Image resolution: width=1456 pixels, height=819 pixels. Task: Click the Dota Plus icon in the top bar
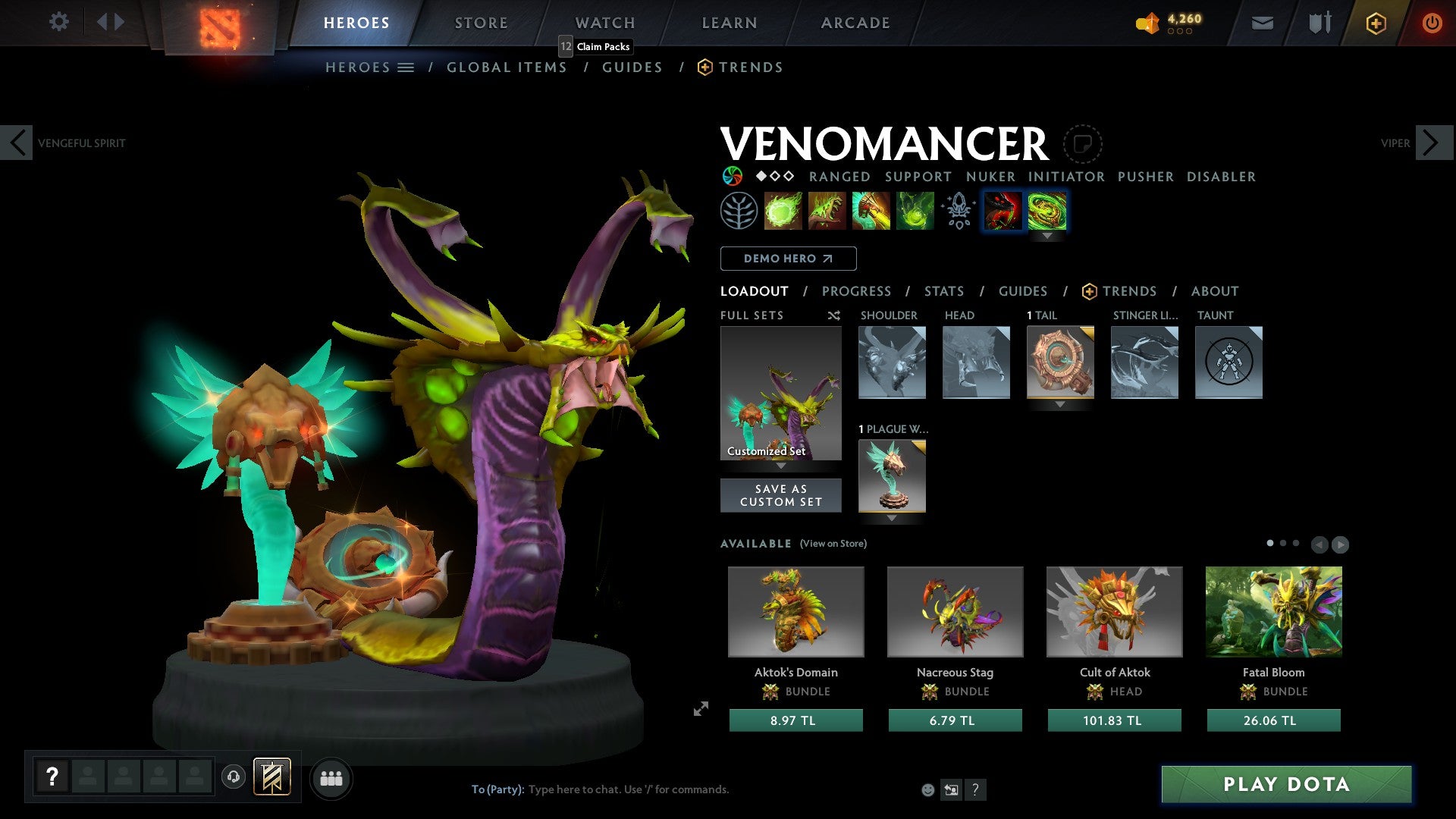(1375, 23)
